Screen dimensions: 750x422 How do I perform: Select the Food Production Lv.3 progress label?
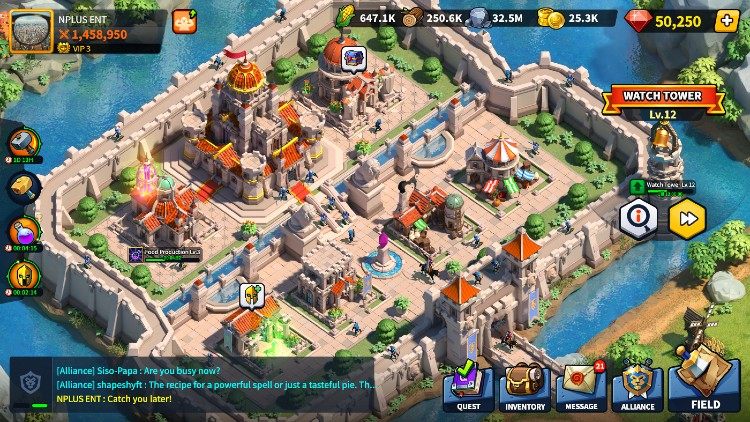point(165,254)
